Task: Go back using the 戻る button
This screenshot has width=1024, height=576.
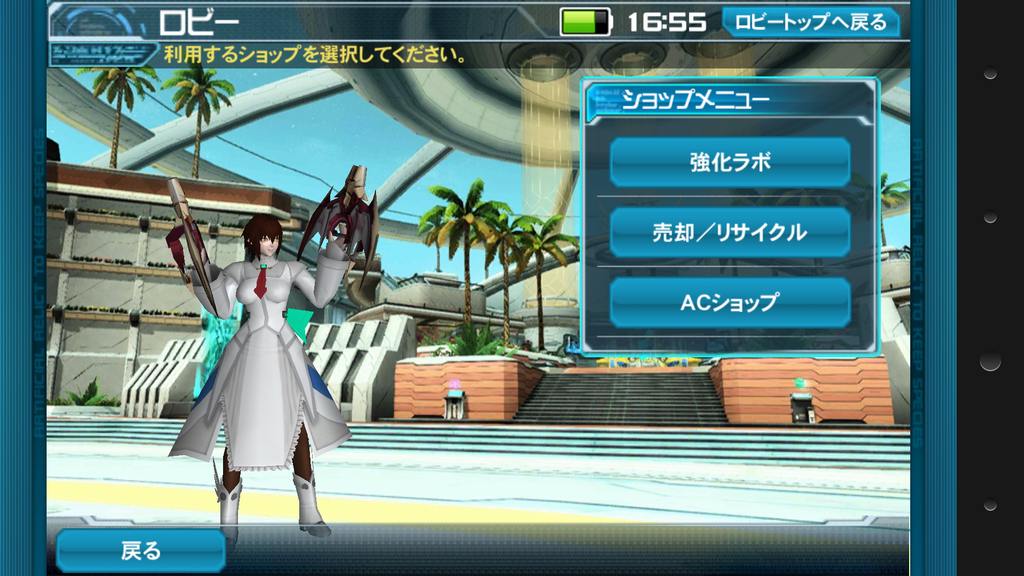Action: pyautogui.click(x=140, y=551)
